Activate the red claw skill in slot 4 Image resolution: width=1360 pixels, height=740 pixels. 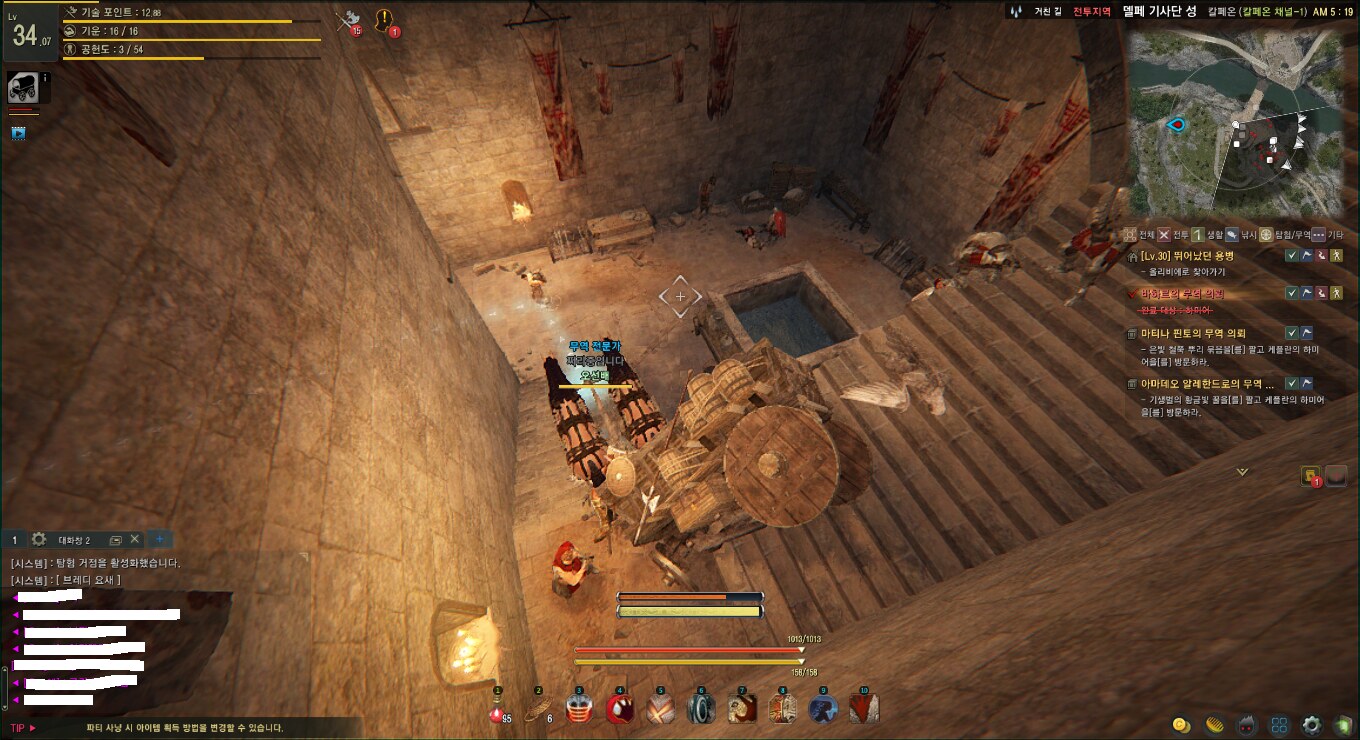point(619,709)
